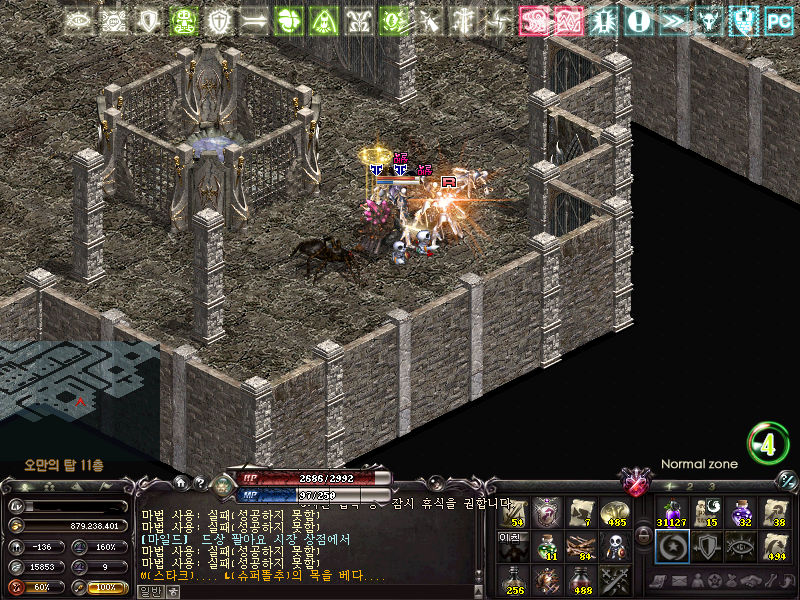This screenshot has width=800, height=600.
Task: Activate the crossed swords skill slot
Action: 613,579
